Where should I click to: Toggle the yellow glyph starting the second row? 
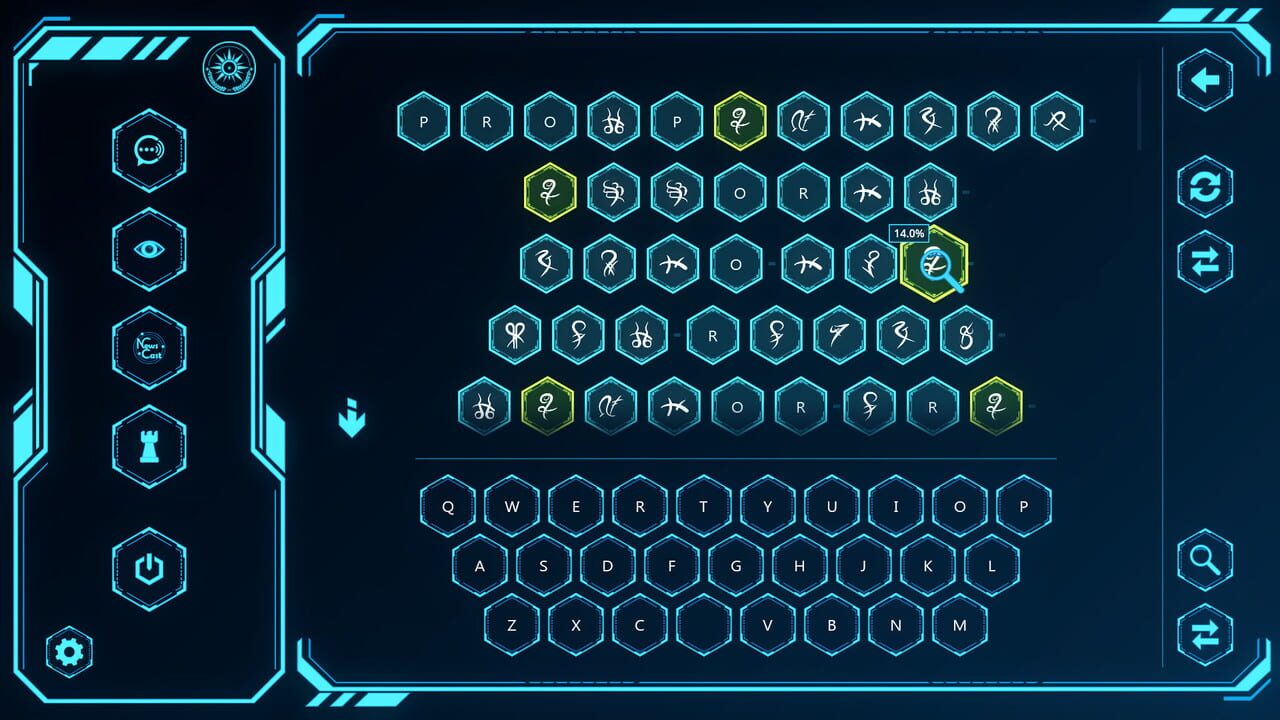point(548,191)
